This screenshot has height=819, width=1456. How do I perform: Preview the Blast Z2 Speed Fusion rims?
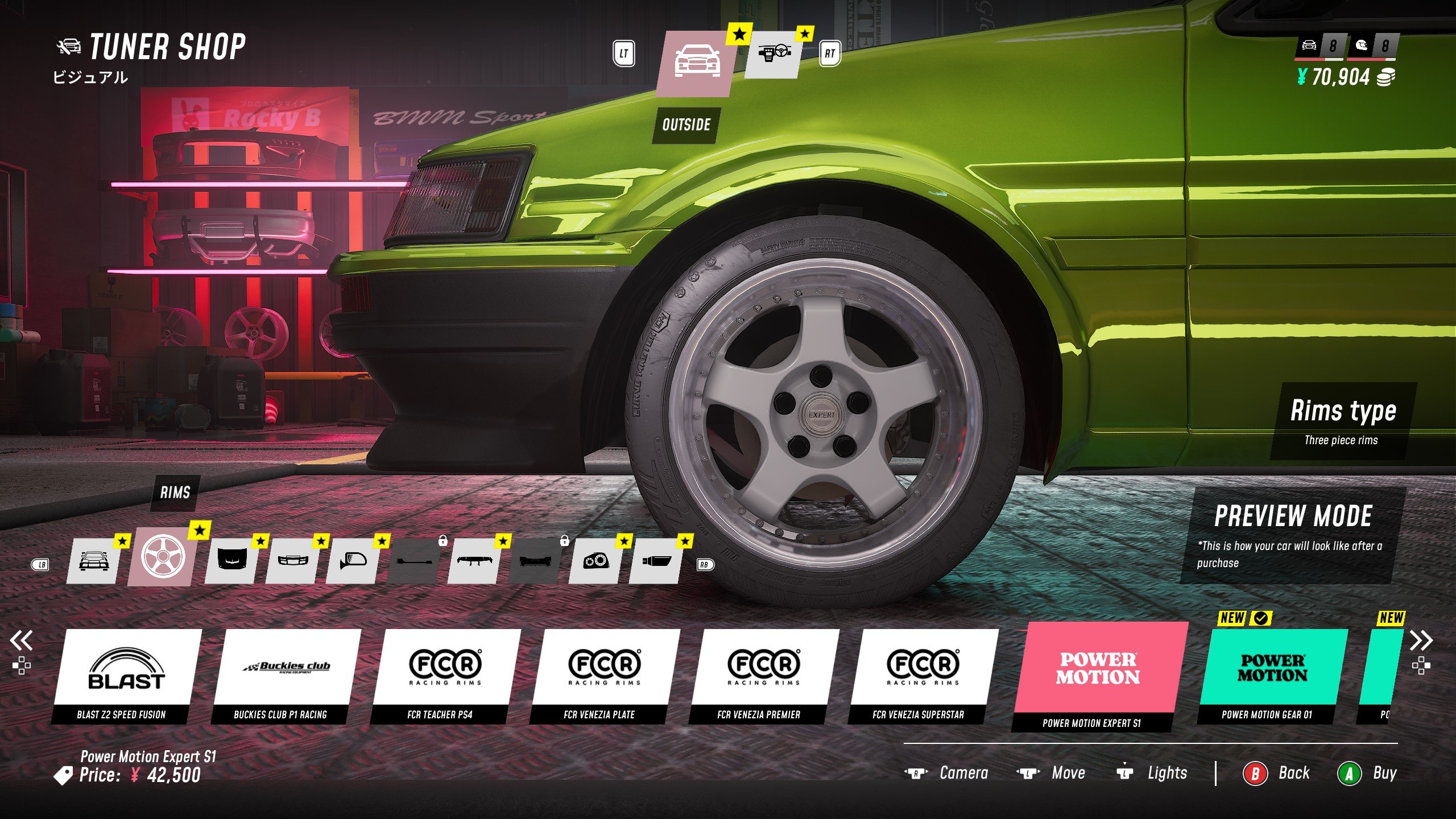(x=126, y=675)
